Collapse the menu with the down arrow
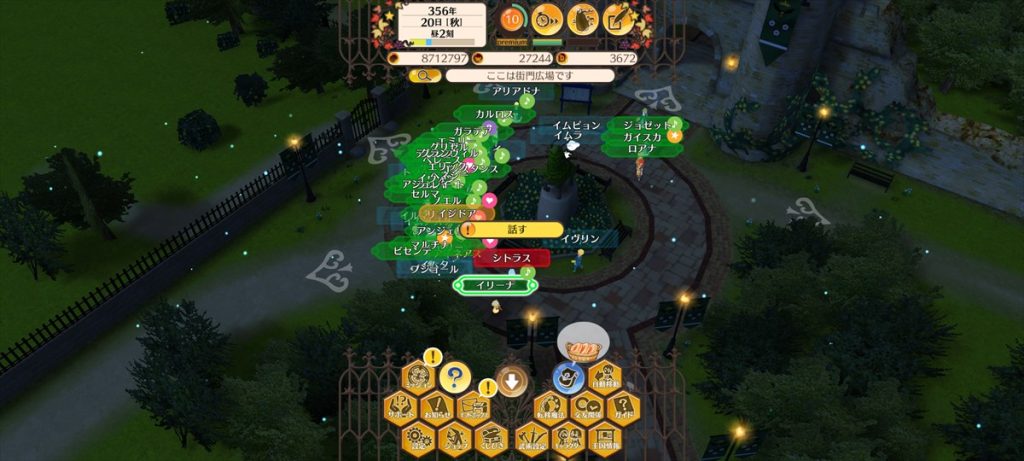This screenshot has height=461, width=1024. pos(511,379)
